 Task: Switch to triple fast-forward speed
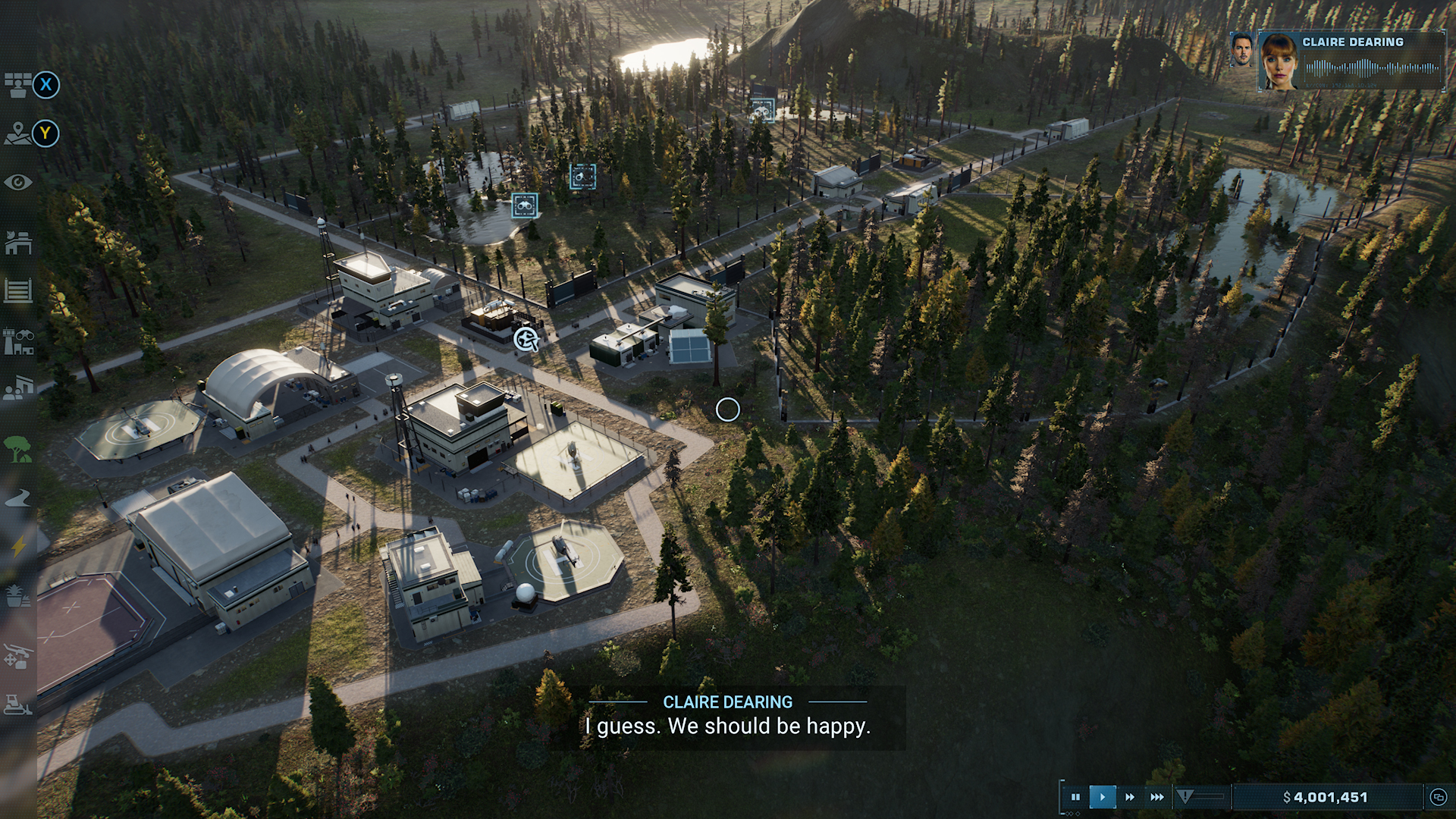coord(1157,797)
